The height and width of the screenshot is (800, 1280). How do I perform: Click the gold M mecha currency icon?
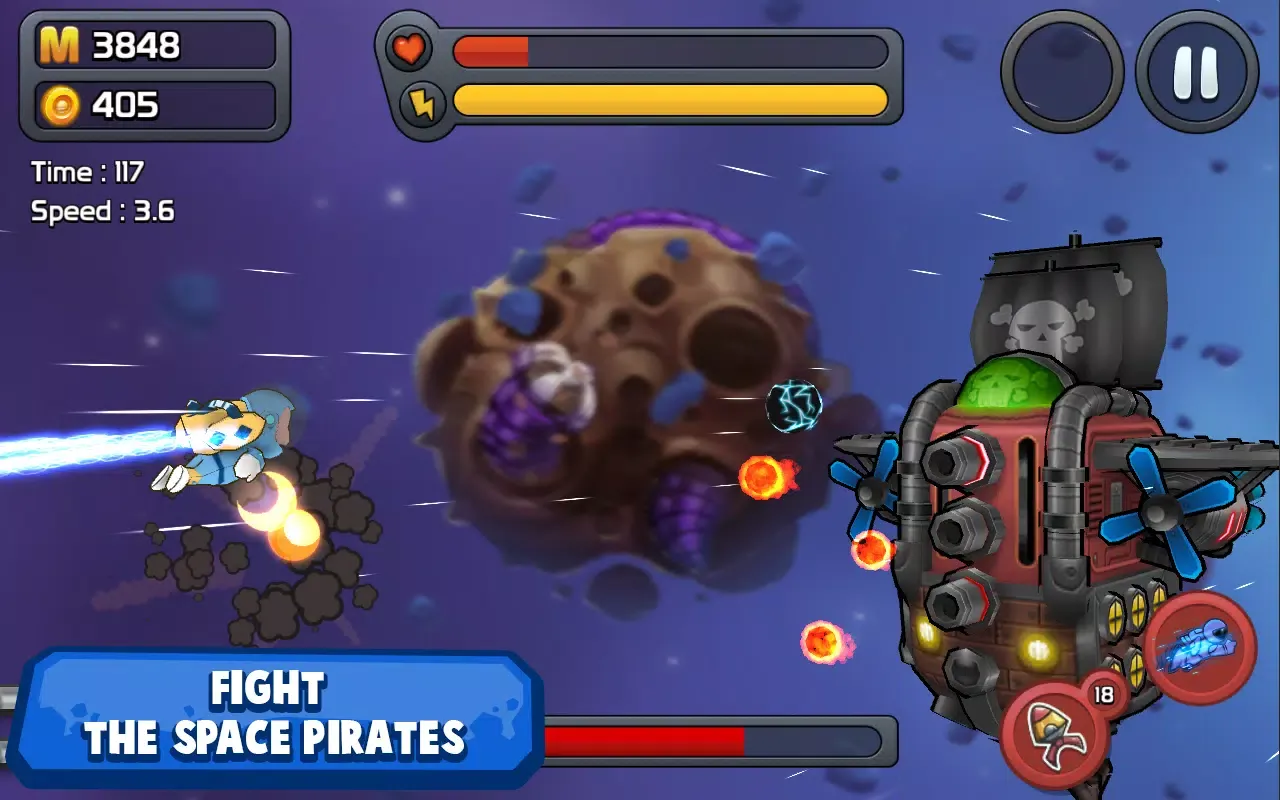(x=62, y=44)
